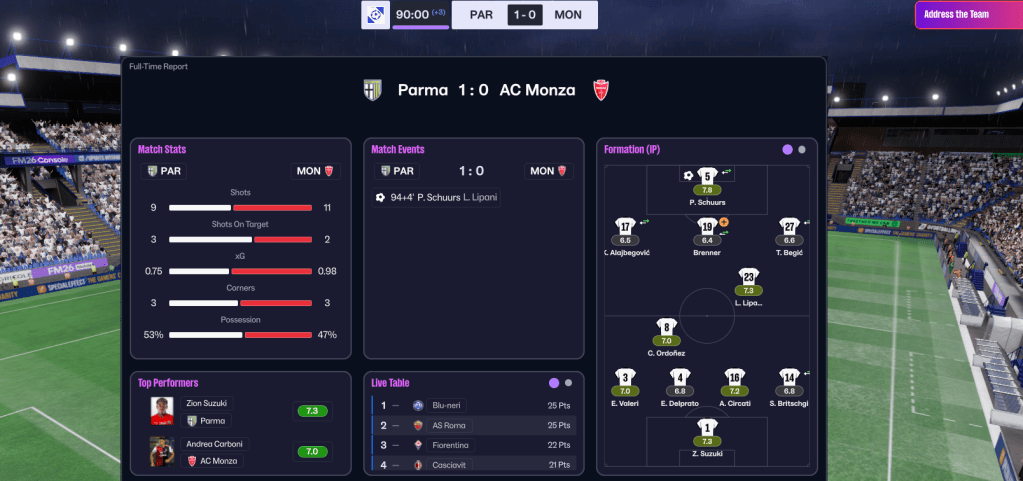Switch Live Table to the grey dot page
This screenshot has width=1023, height=481.
[568, 382]
